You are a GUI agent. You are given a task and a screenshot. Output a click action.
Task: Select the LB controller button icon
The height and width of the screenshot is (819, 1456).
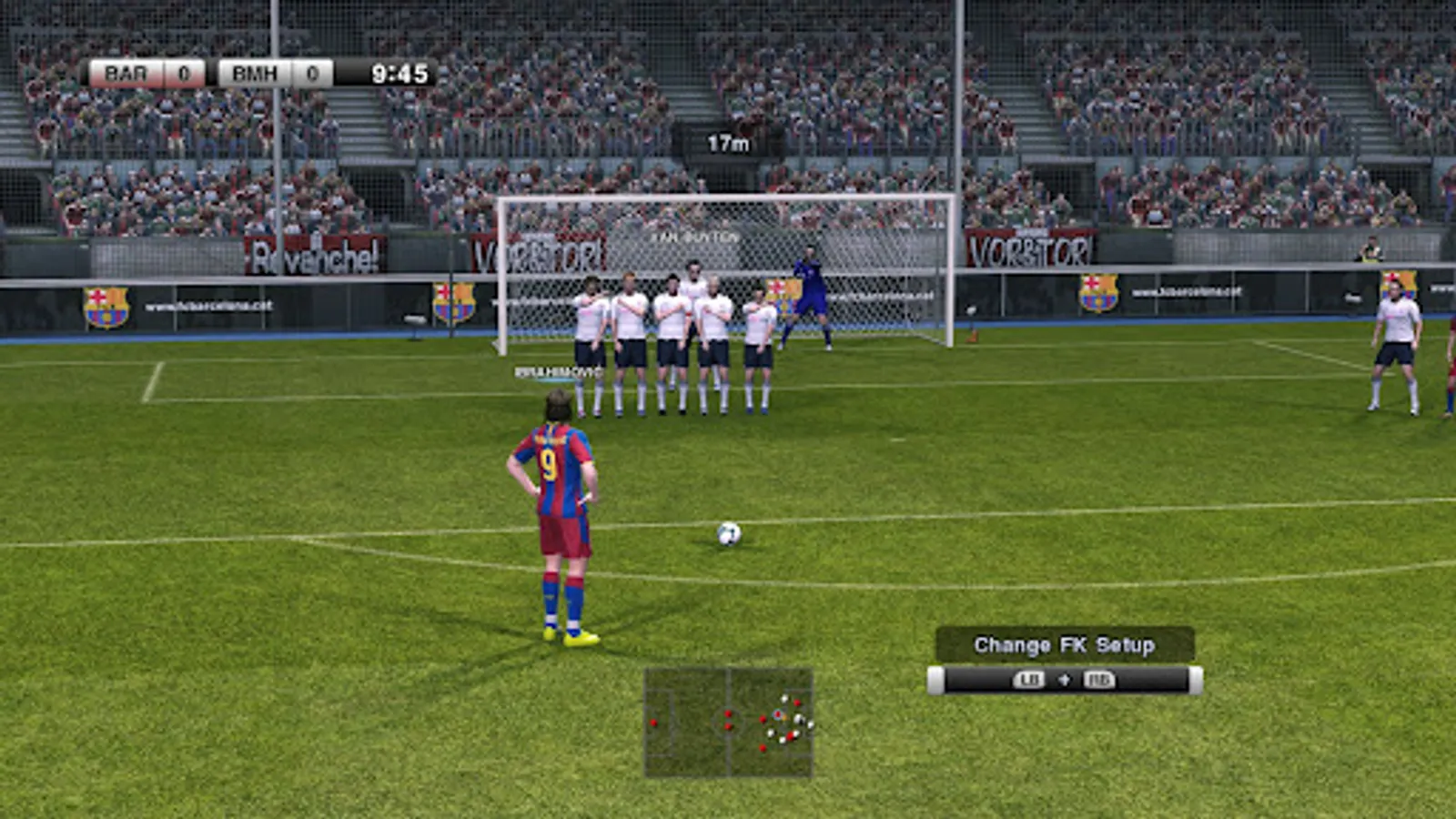1030,680
